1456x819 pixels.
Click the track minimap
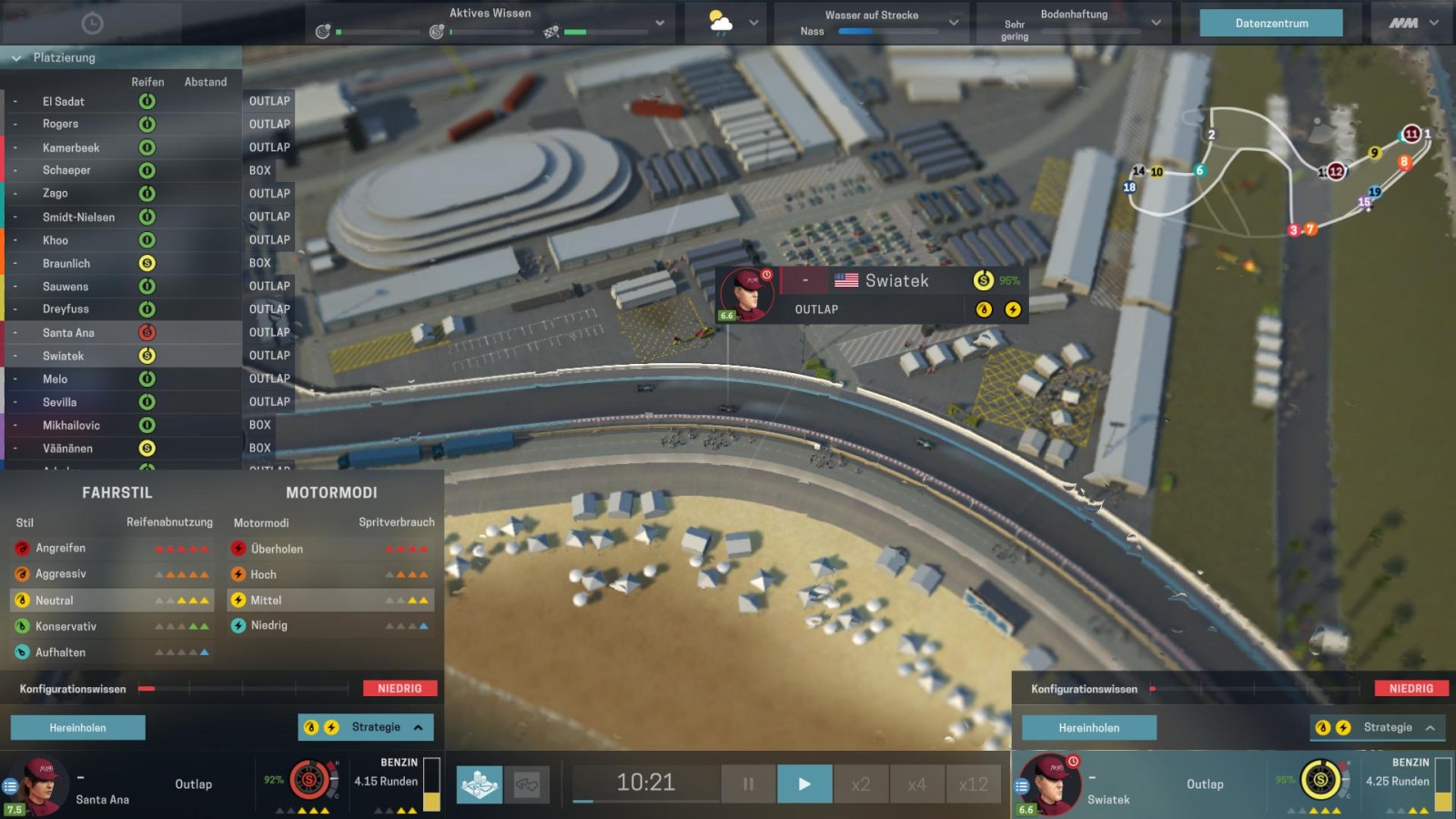(1274, 173)
